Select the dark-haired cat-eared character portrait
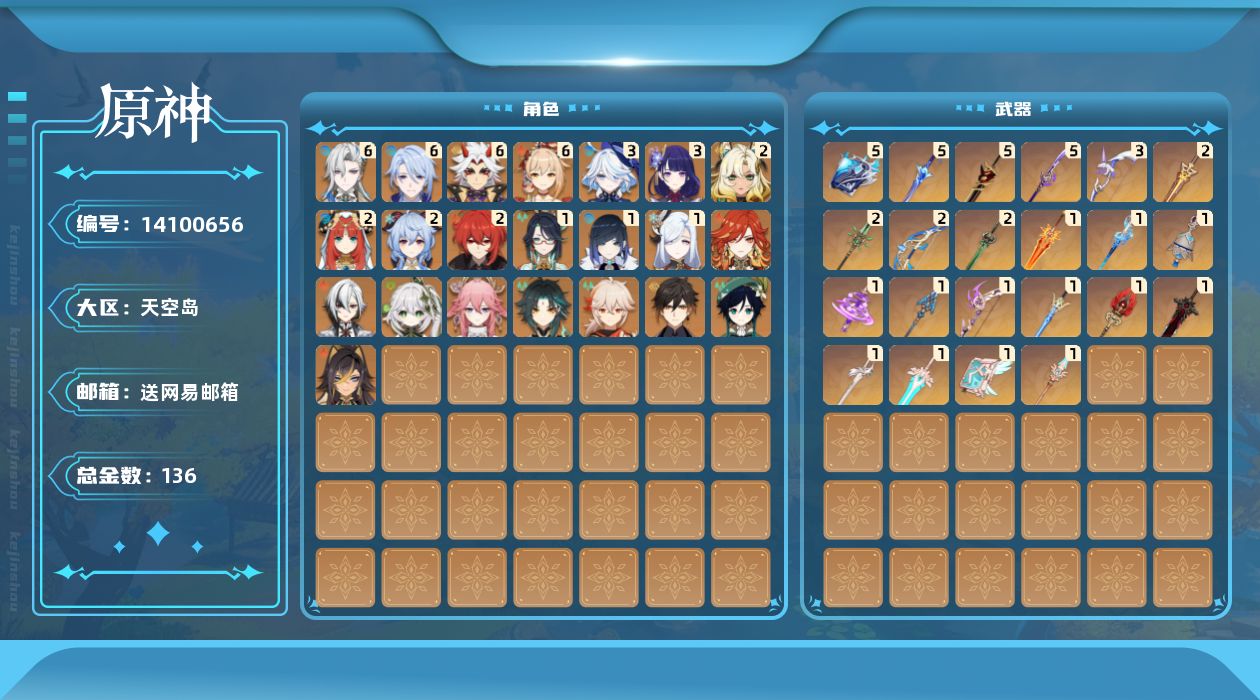This screenshot has width=1260, height=700. click(346, 375)
